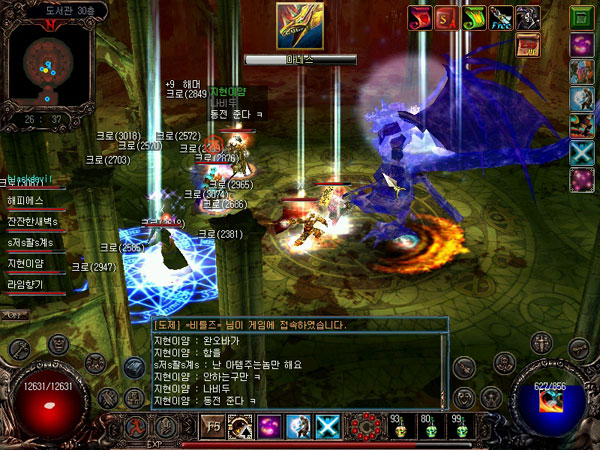Image resolution: width=600 pixels, height=450 pixels.
Task: Select party member 잔잔한새벽s
Action: click(34, 221)
